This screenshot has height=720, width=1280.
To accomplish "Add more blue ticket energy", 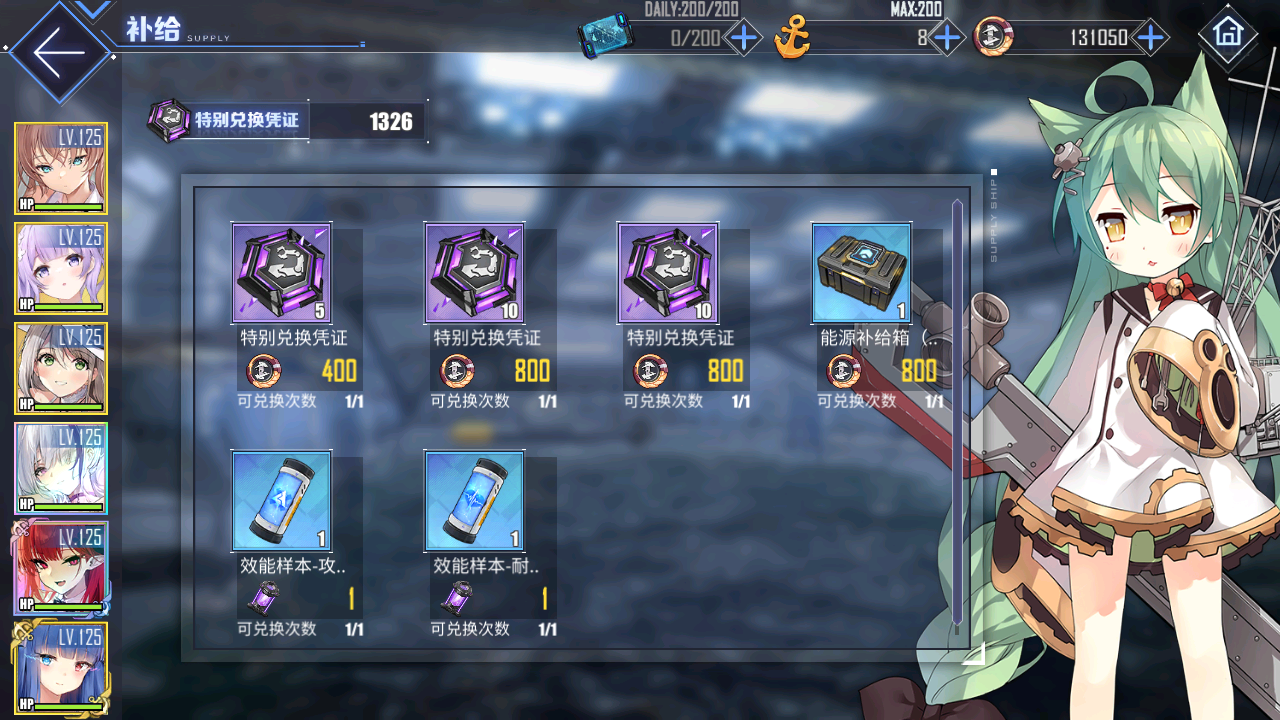I will 743,39.
